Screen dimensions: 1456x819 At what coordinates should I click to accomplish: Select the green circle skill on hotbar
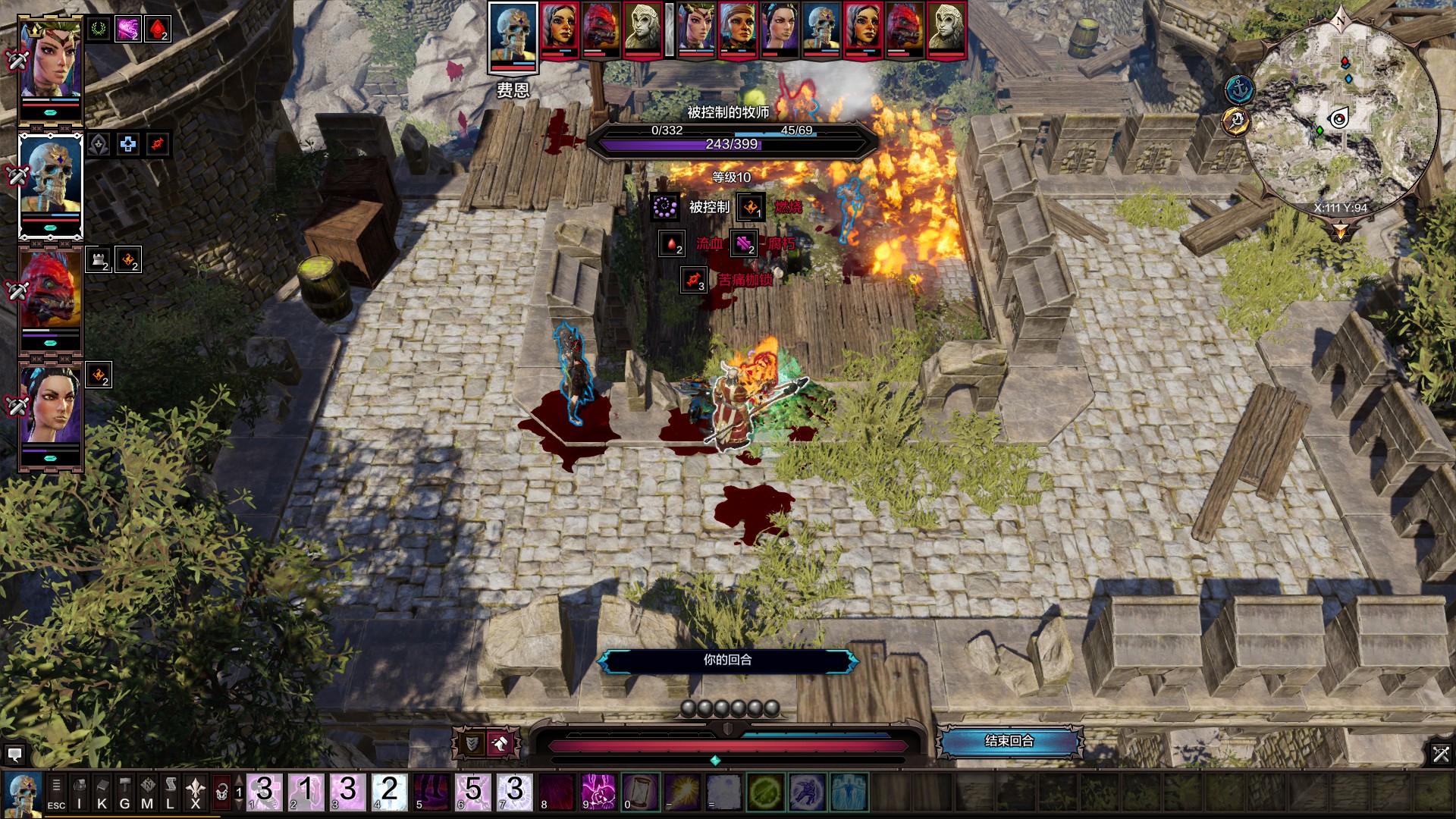[x=764, y=792]
